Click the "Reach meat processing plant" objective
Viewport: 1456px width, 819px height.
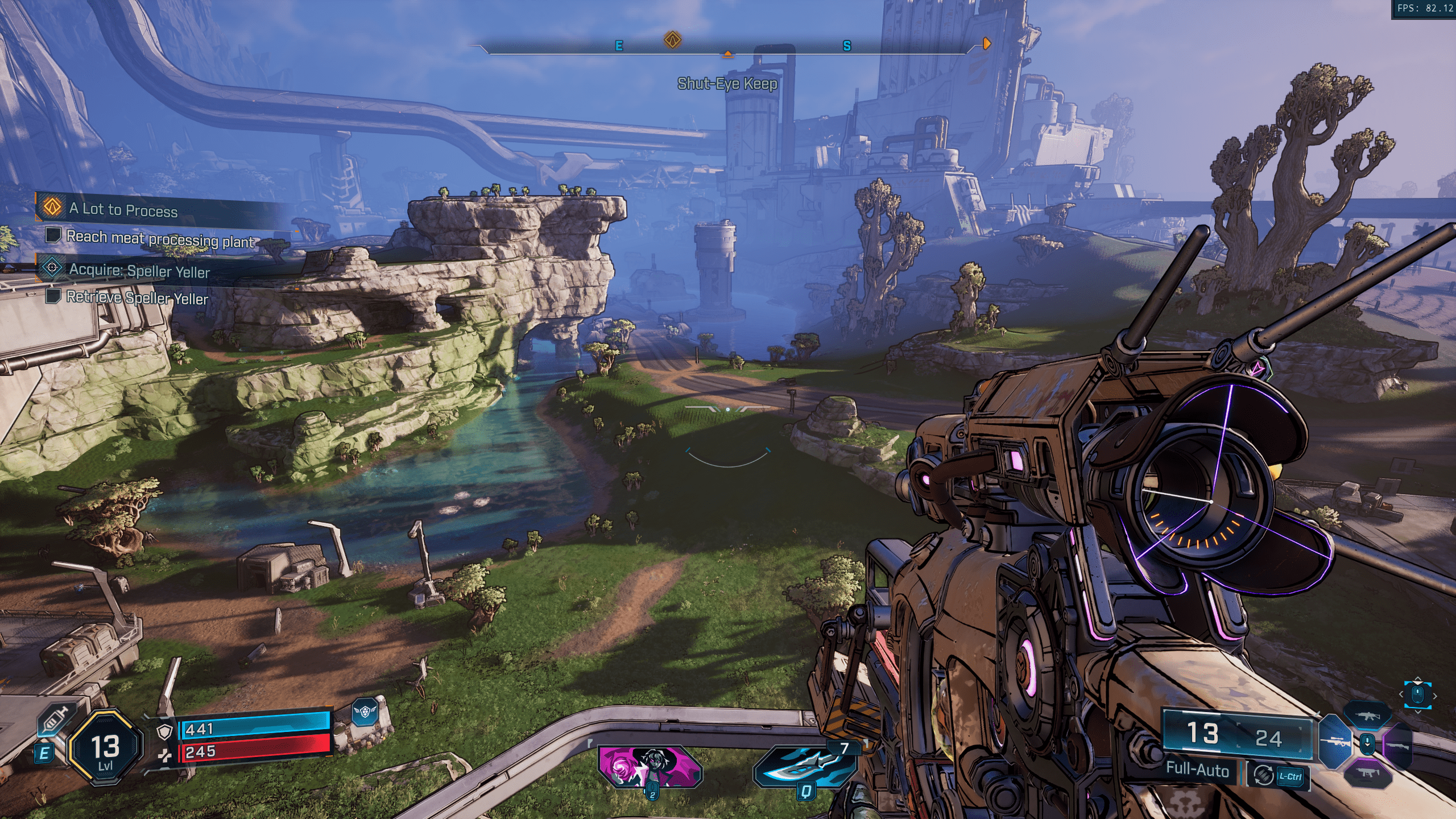pyautogui.click(x=160, y=239)
